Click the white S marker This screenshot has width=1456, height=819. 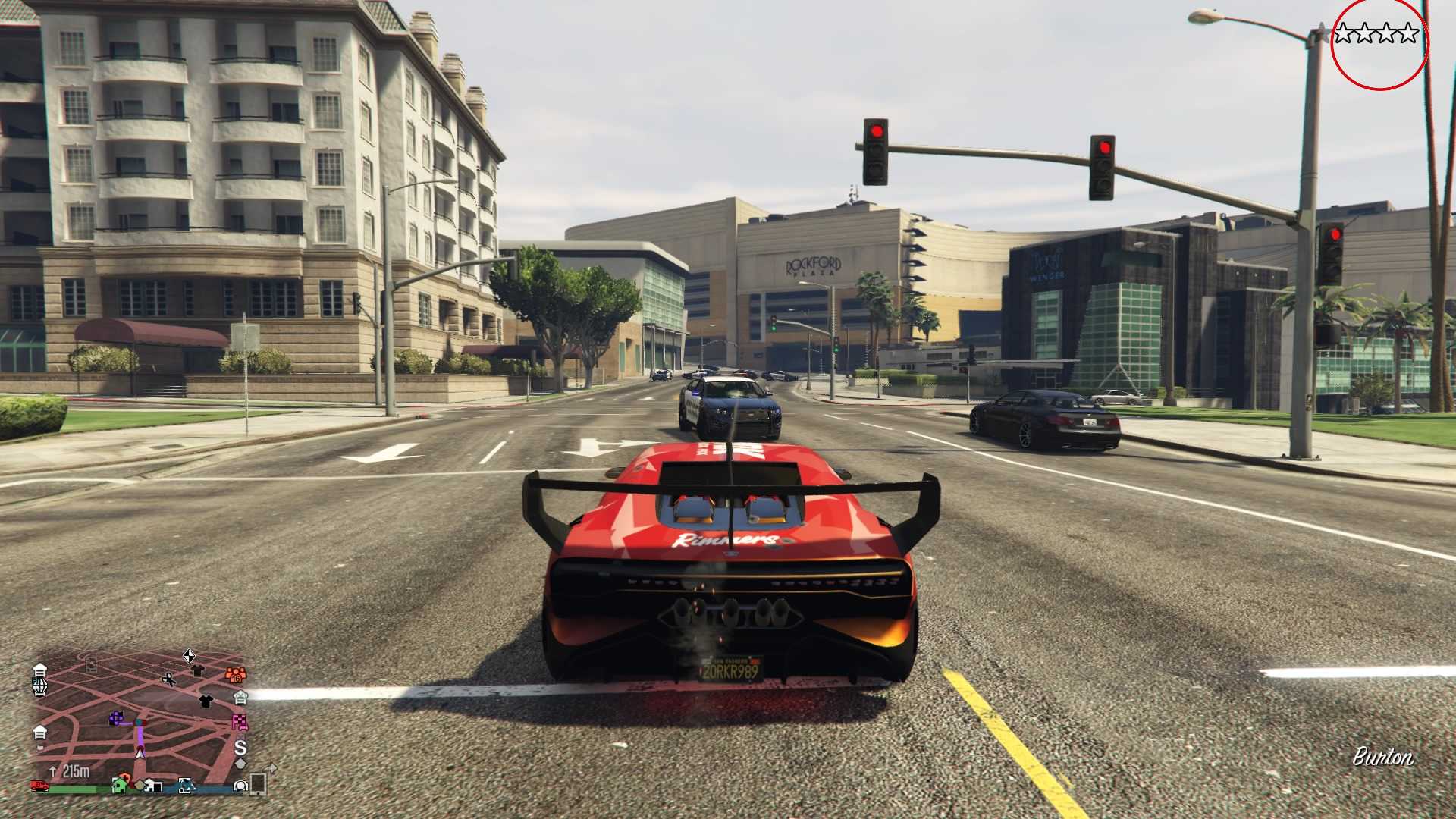coord(240,748)
